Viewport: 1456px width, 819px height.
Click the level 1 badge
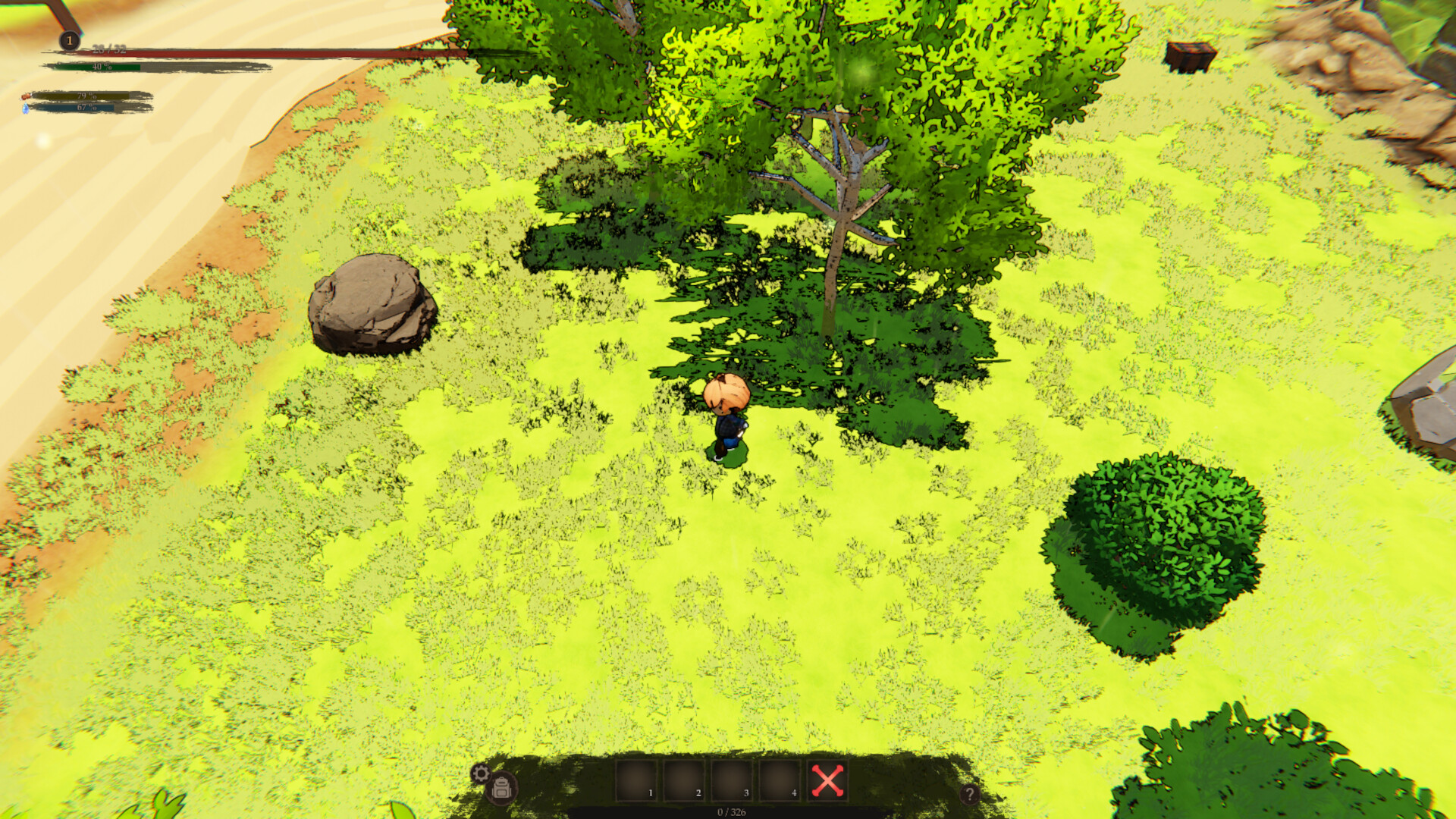pos(69,40)
